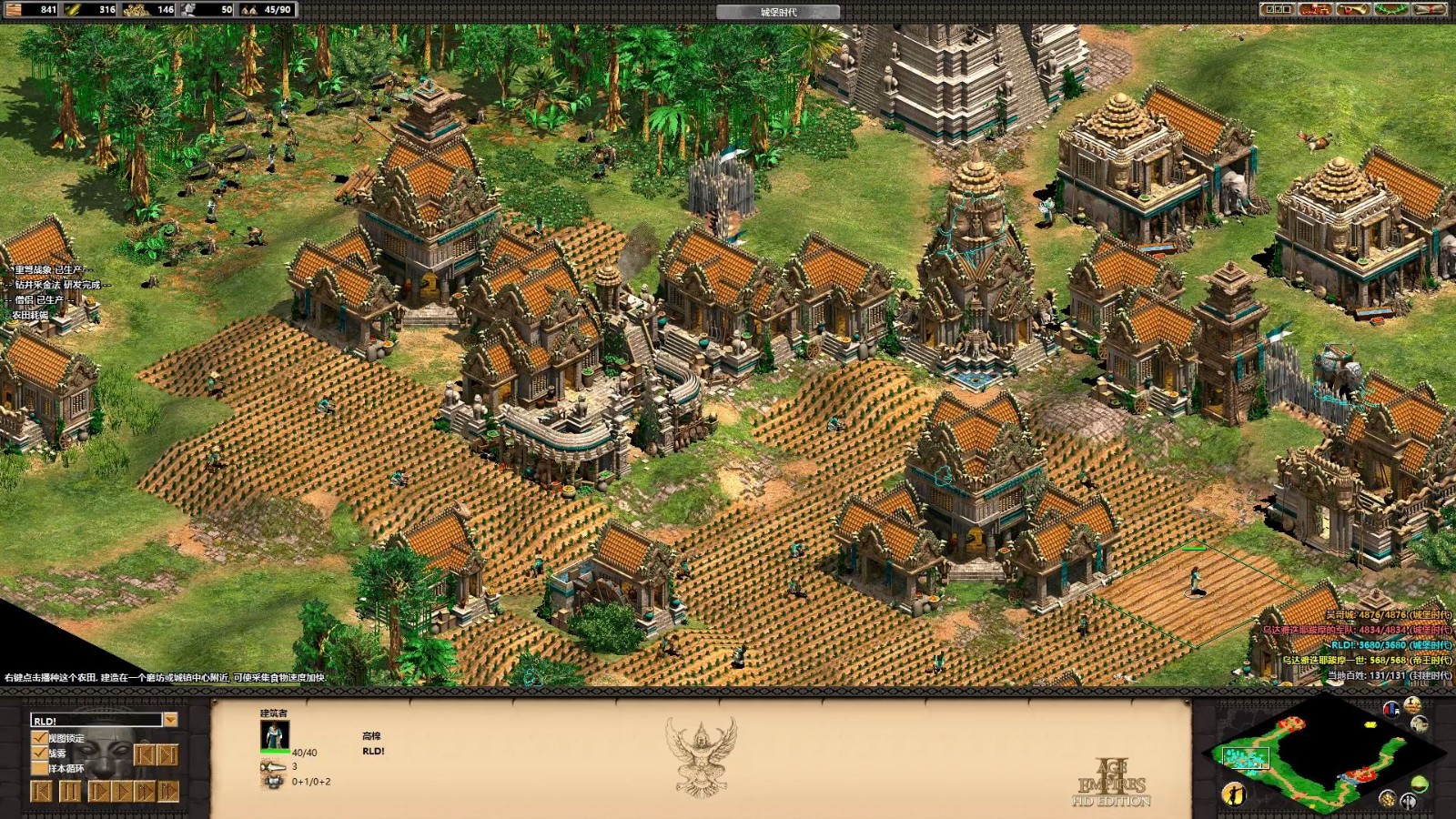Toggle the 视图锁定 view lock checkbox
Image resolution: width=1456 pixels, height=819 pixels.
coord(39,738)
